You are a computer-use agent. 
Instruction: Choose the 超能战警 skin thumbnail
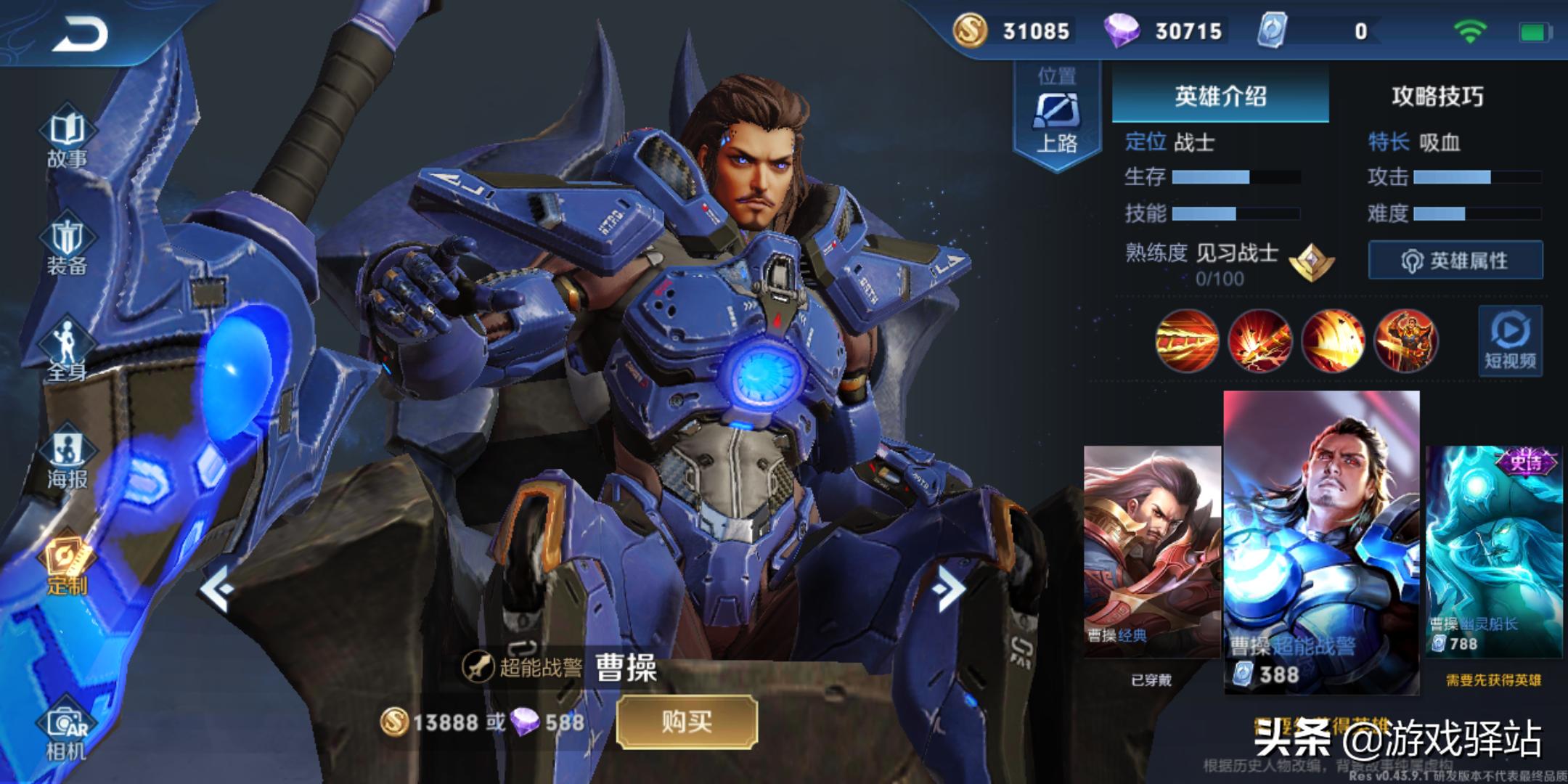pyautogui.click(x=1321, y=541)
